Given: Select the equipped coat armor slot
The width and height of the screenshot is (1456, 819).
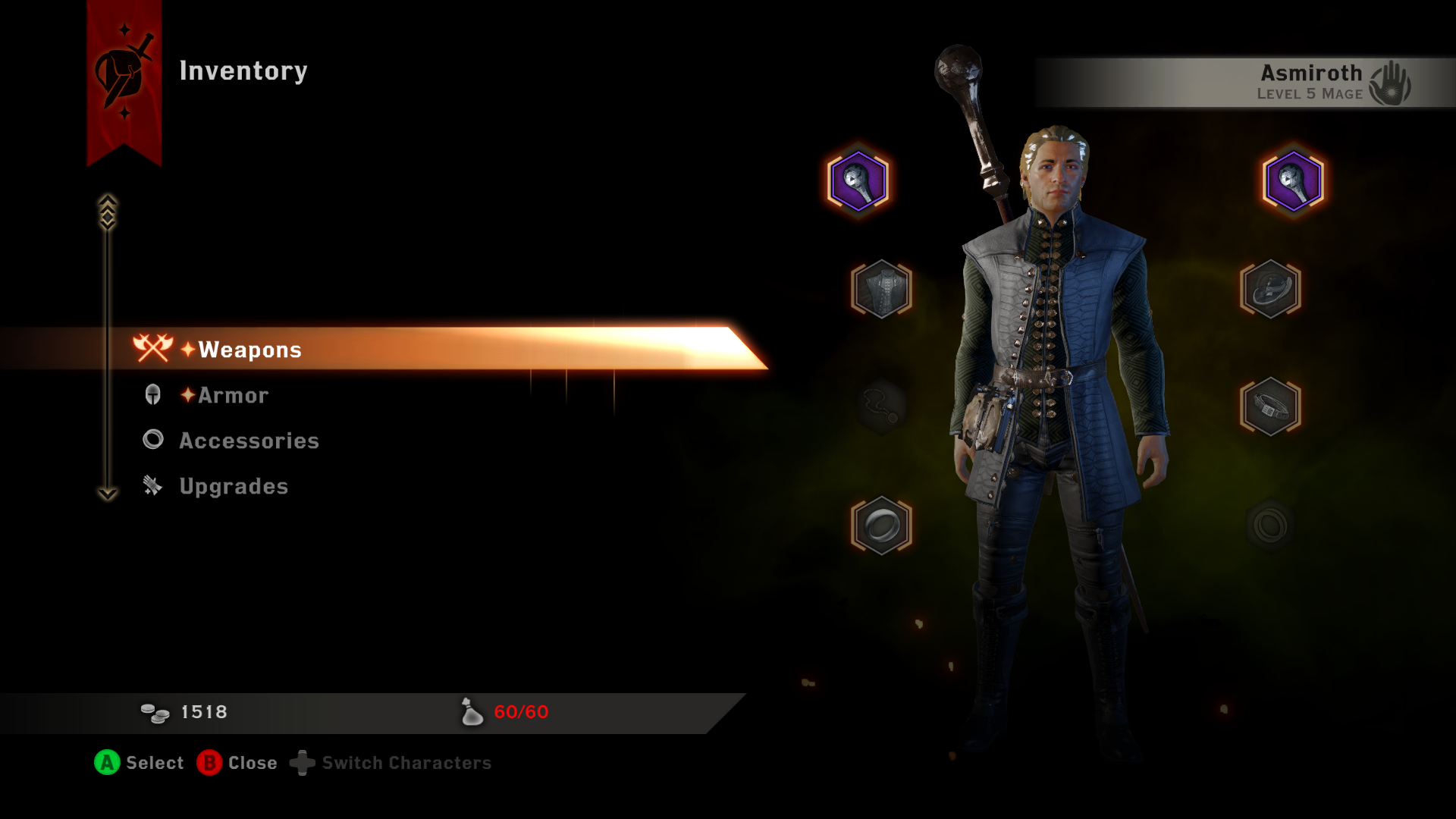Looking at the screenshot, I should point(881,289).
